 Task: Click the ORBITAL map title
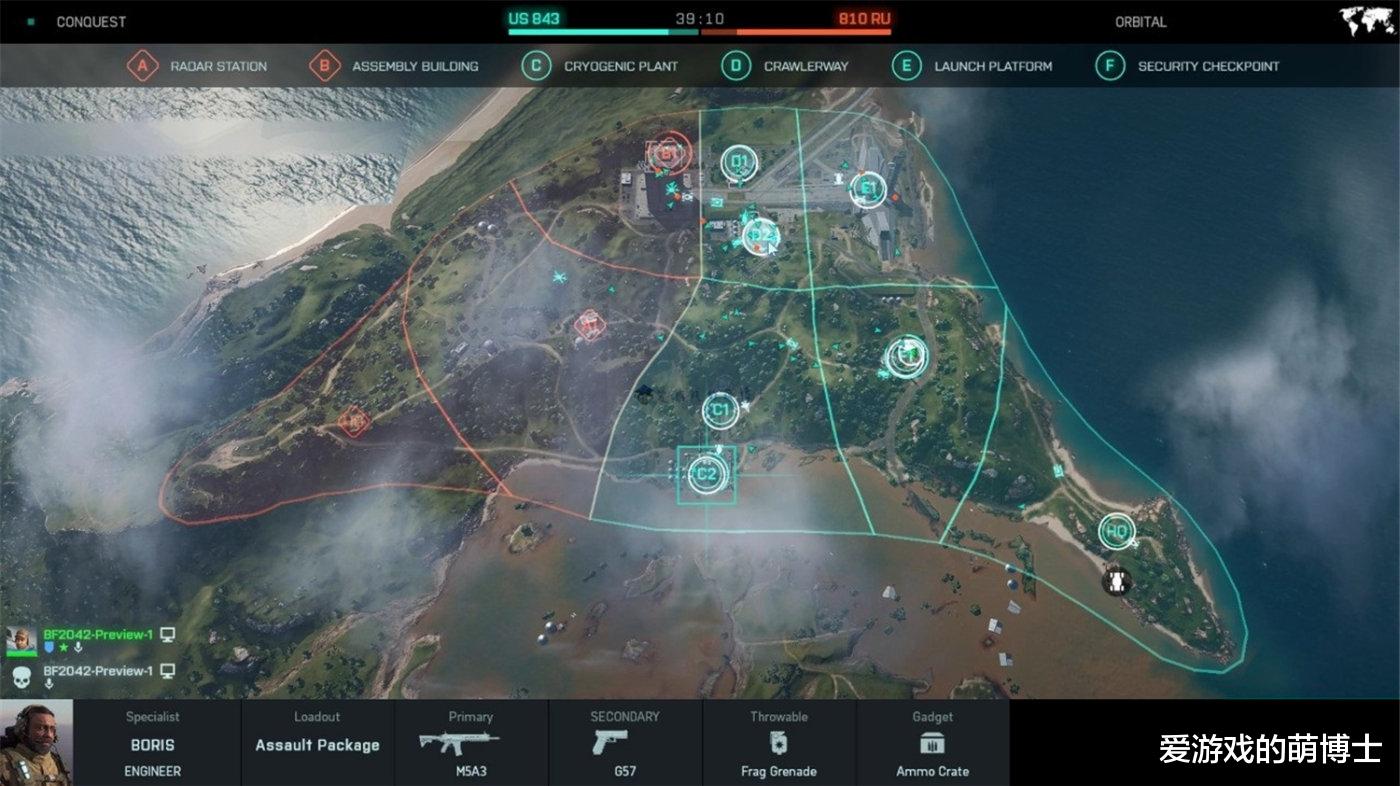pyautogui.click(x=1140, y=20)
